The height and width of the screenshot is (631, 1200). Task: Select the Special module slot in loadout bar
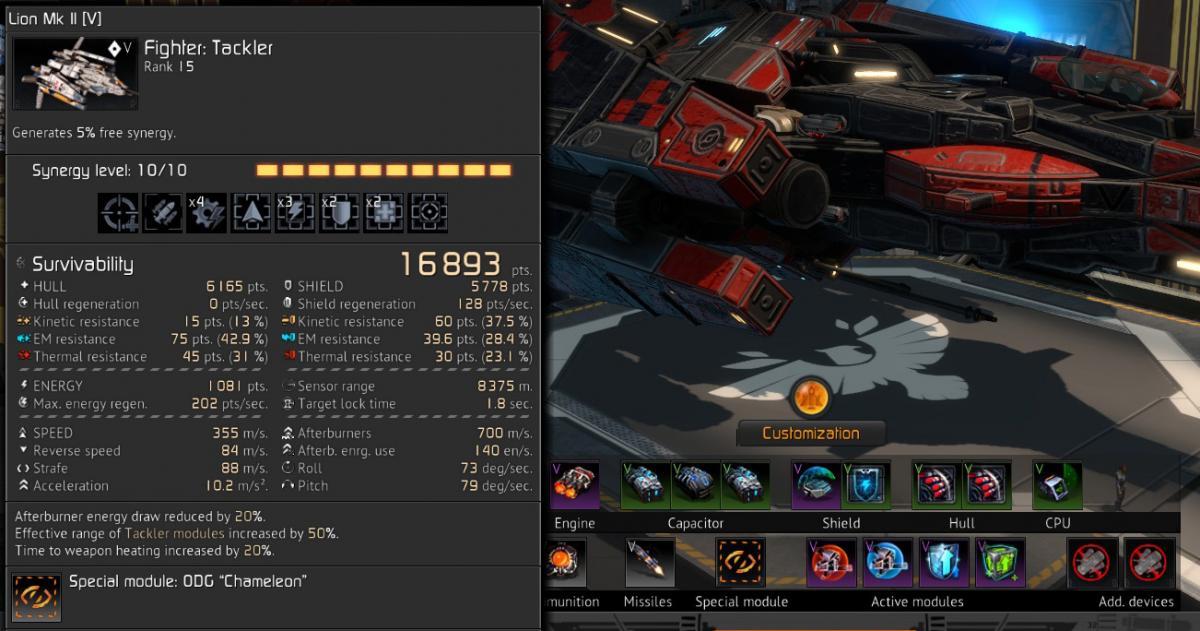pos(741,563)
